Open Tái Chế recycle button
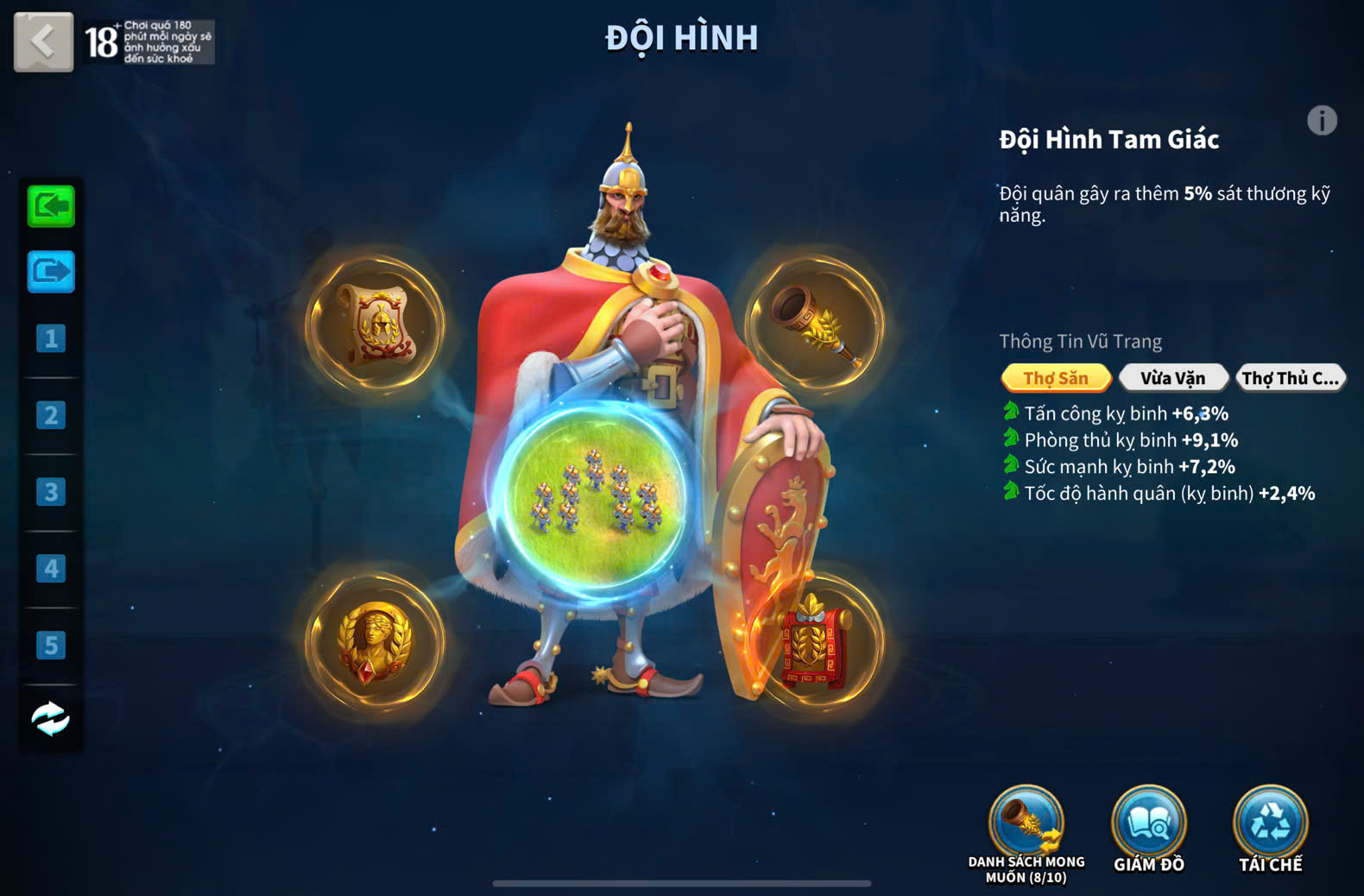The height and width of the screenshot is (896, 1364). pos(1270,825)
